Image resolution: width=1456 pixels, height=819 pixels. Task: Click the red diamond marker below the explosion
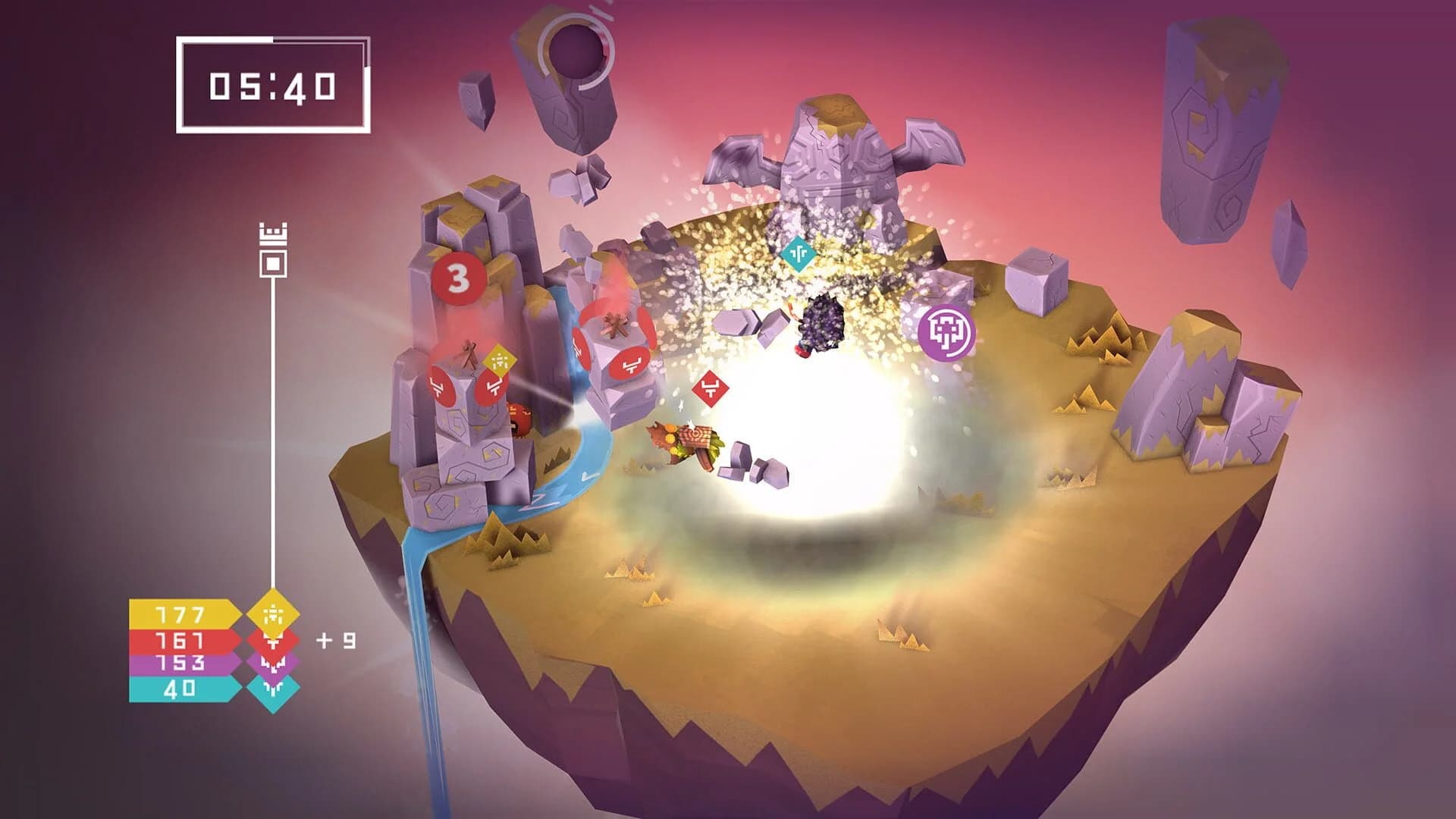tap(711, 387)
